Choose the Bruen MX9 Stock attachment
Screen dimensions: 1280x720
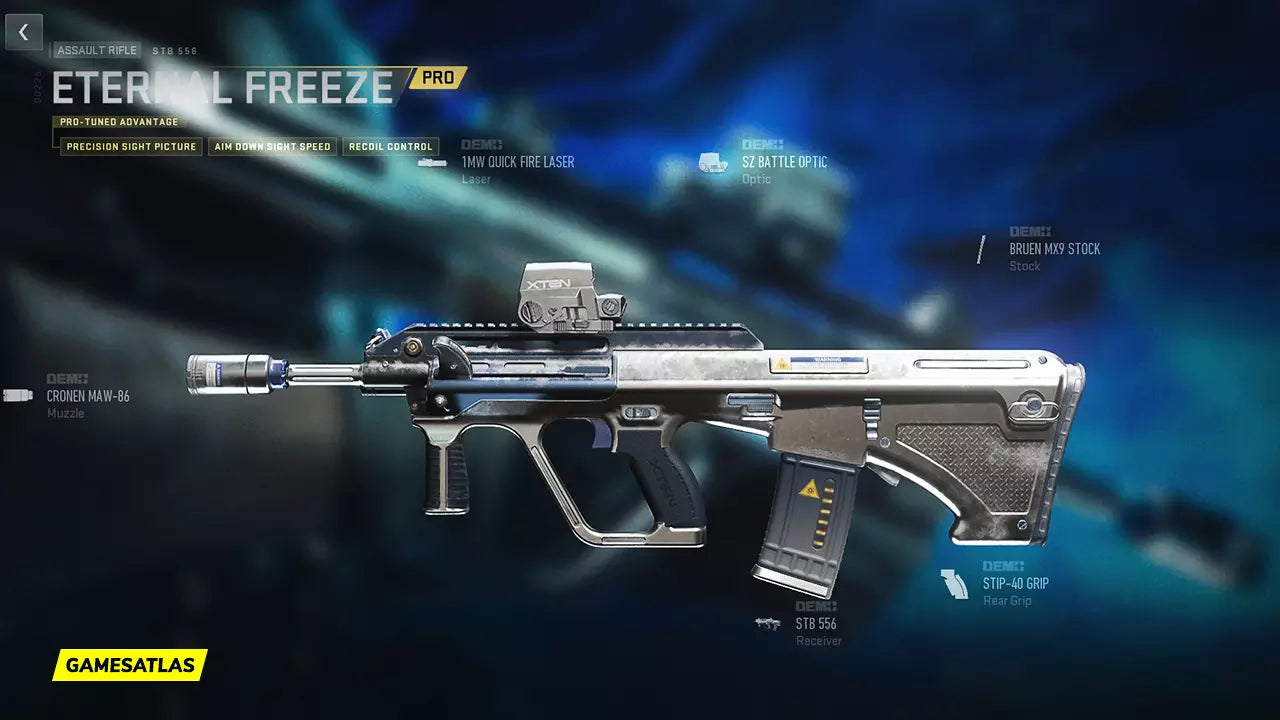[x=1054, y=249]
